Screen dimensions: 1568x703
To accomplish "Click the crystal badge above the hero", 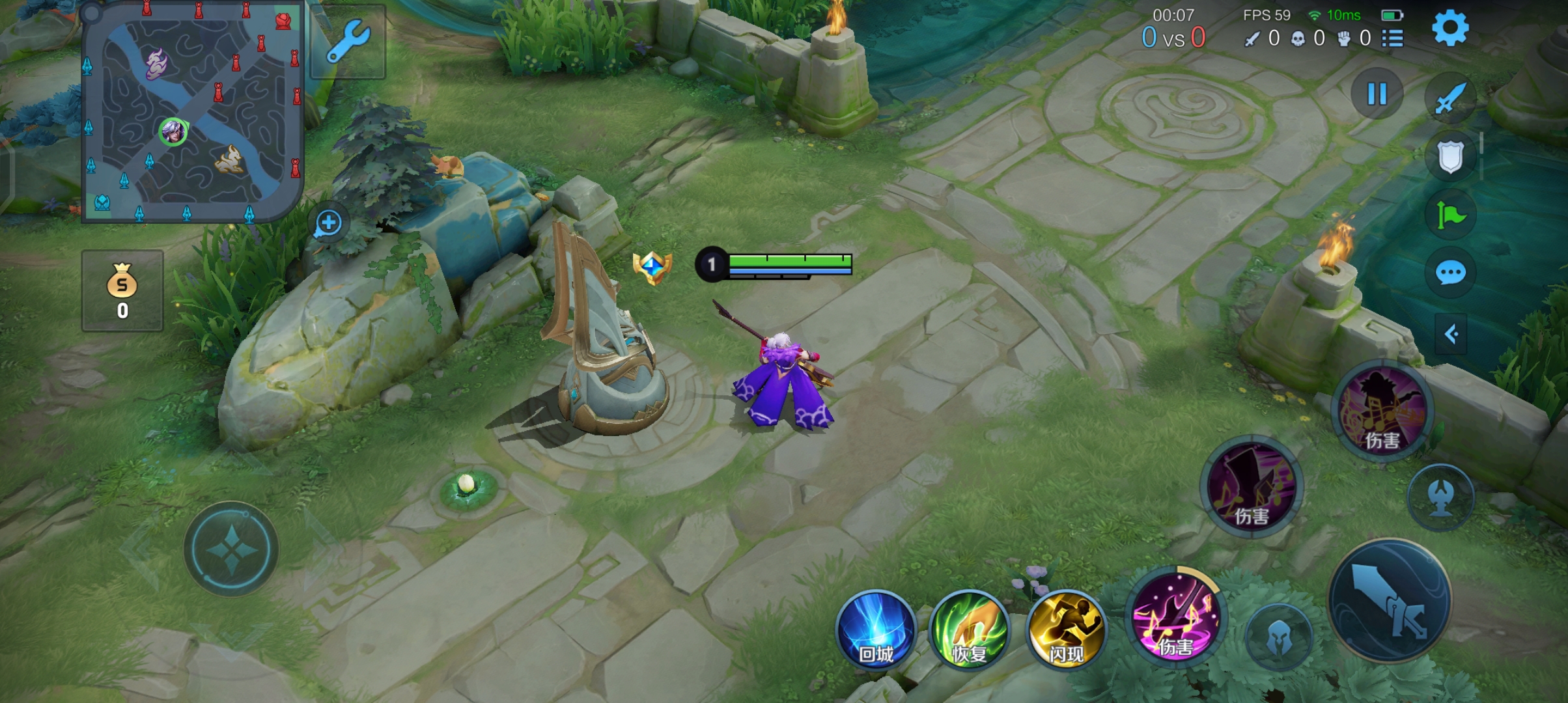I will [652, 268].
